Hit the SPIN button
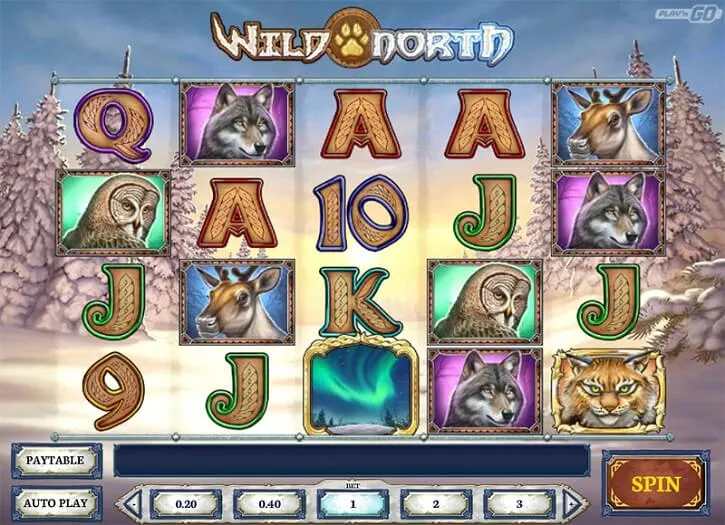725x525 pixels. [655, 484]
